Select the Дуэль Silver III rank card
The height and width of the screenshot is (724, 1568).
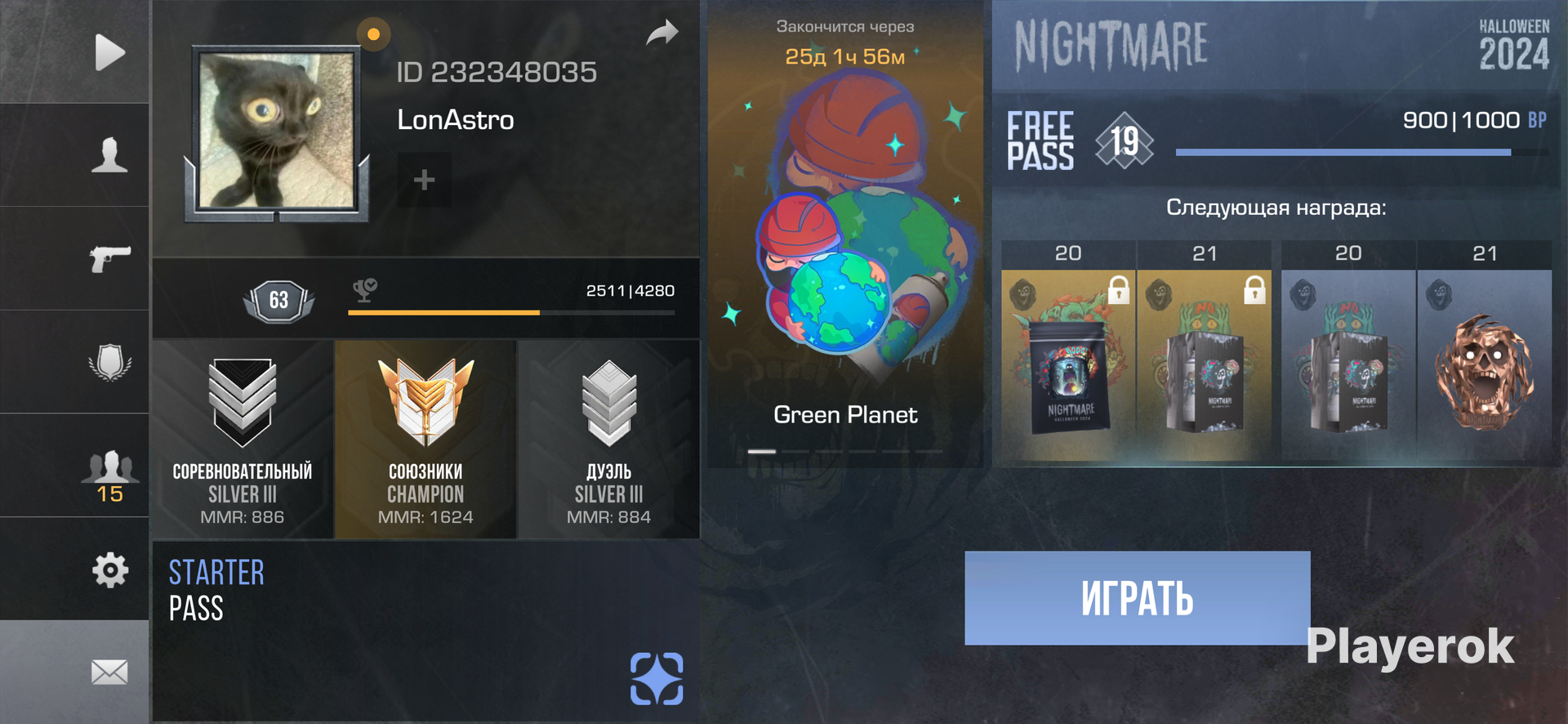608,440
